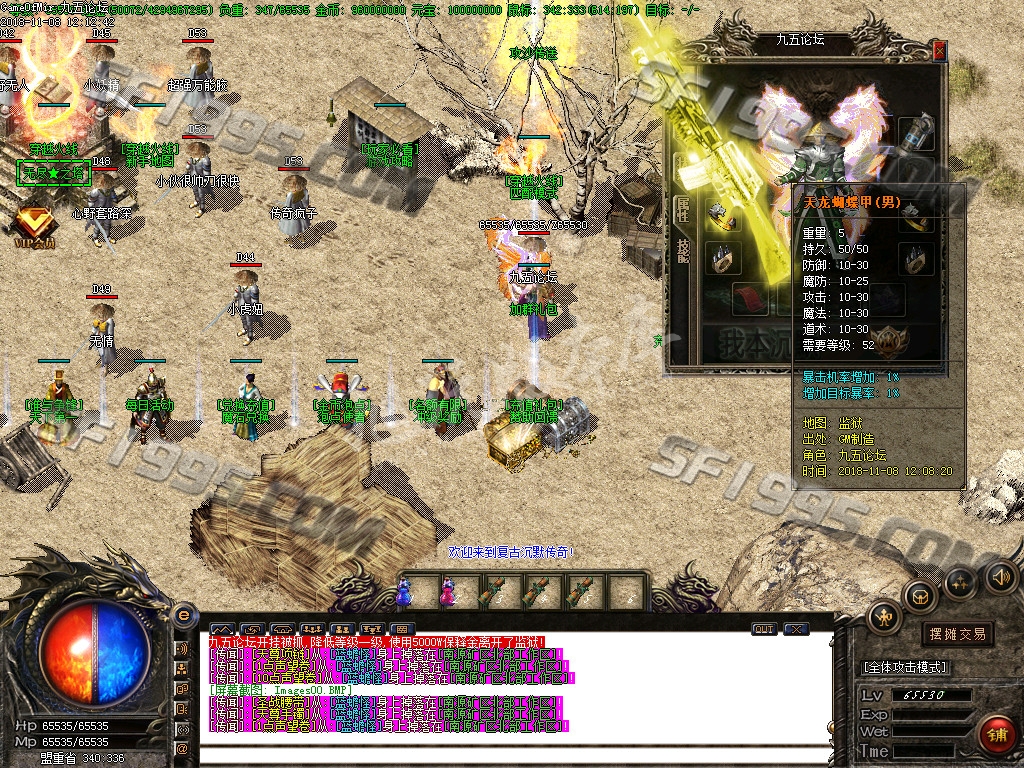Image resolution: width=1024 pixels, height=768 pixels.
Task: Switch to the 技能 skills tab
Action: coord(684,251)
